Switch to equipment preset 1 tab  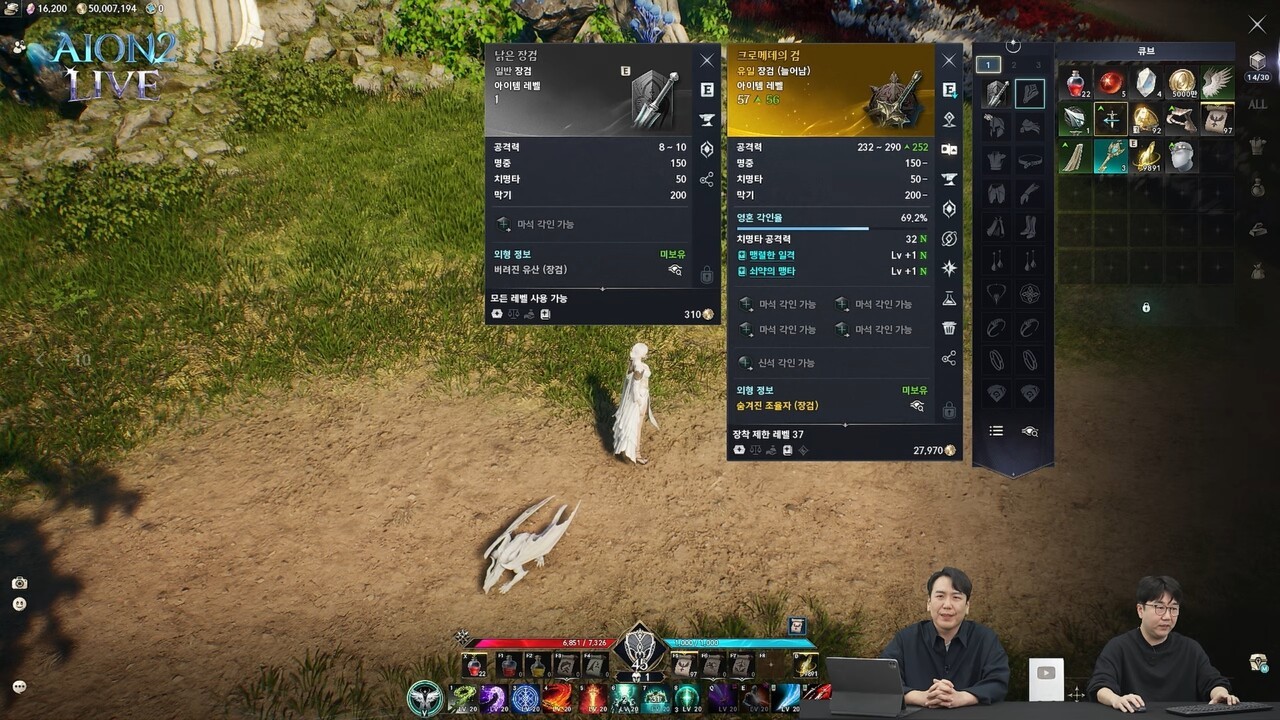[x=988, y=65]
